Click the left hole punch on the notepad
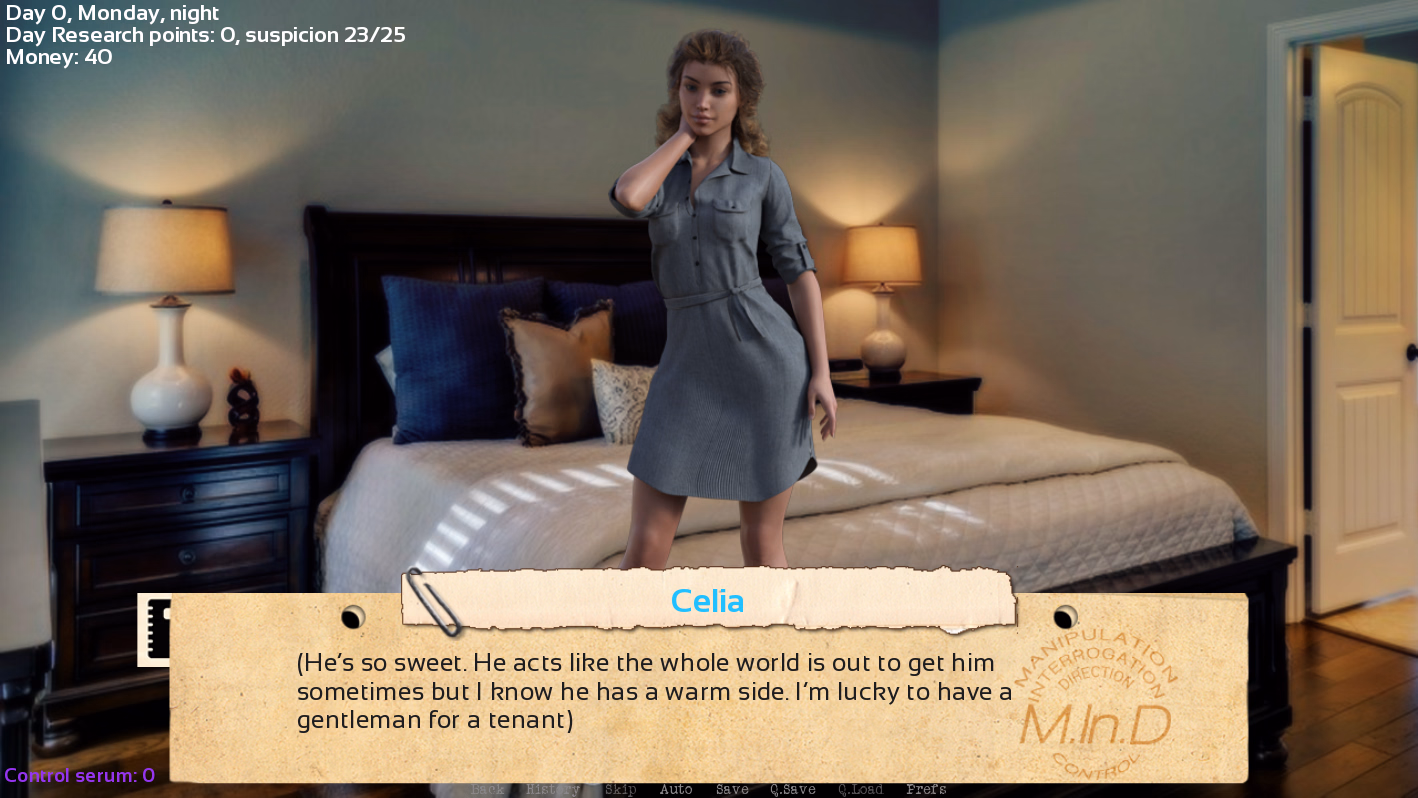 [352, 618]
